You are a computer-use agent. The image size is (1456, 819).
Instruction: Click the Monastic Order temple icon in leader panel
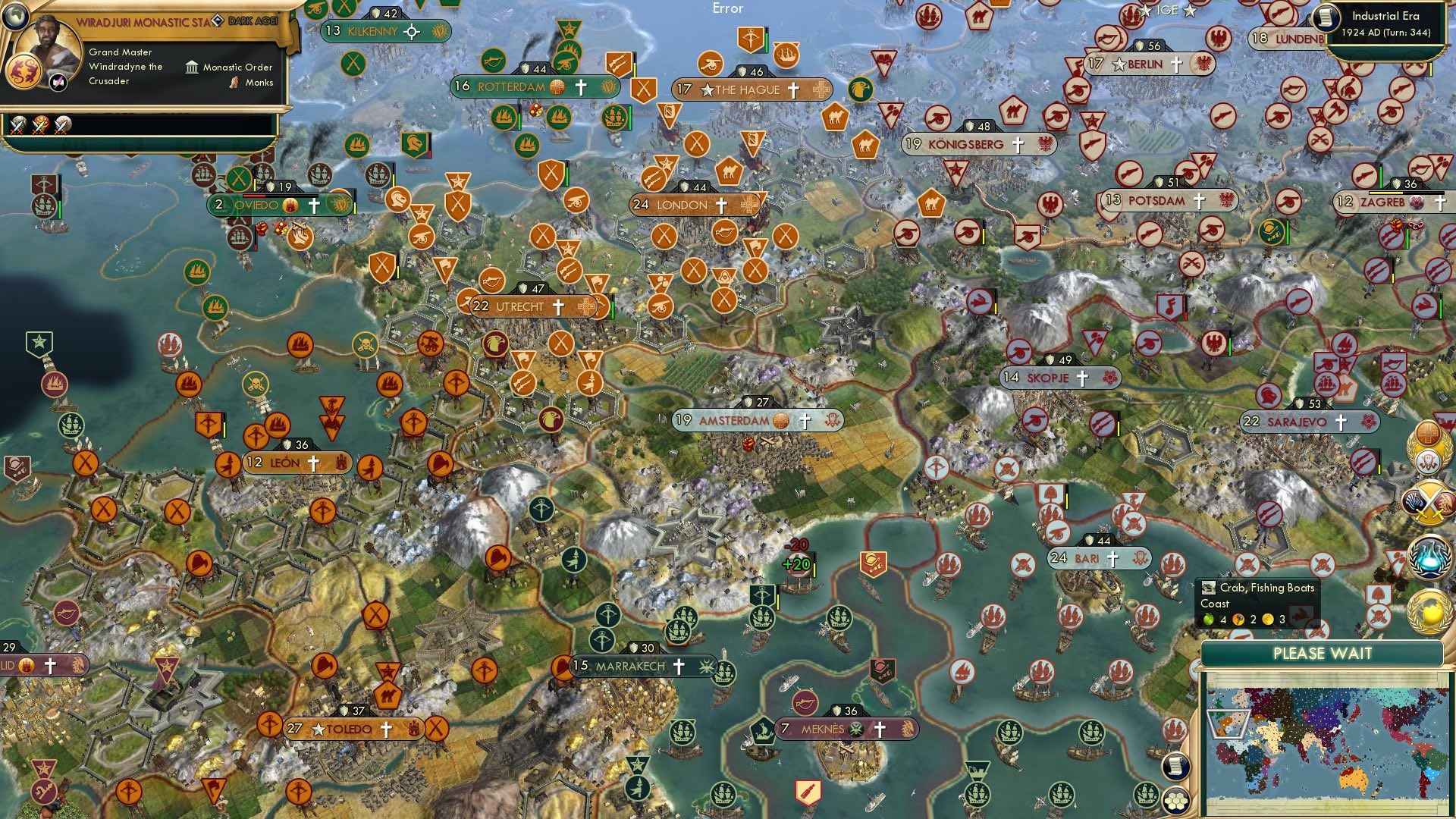pos(193,67)
